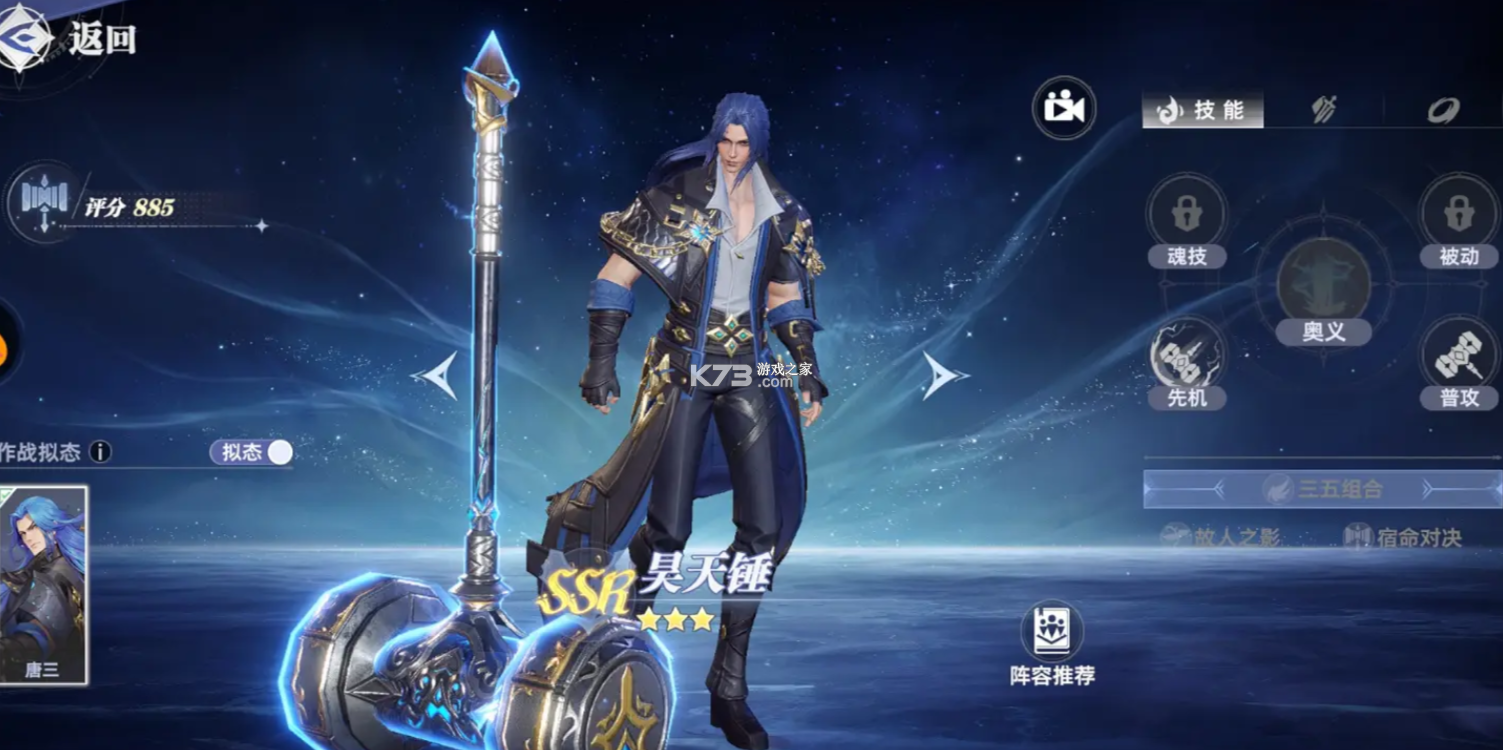
Task: Select the 唐三 character thumbnail
Action: coord(43,590)
